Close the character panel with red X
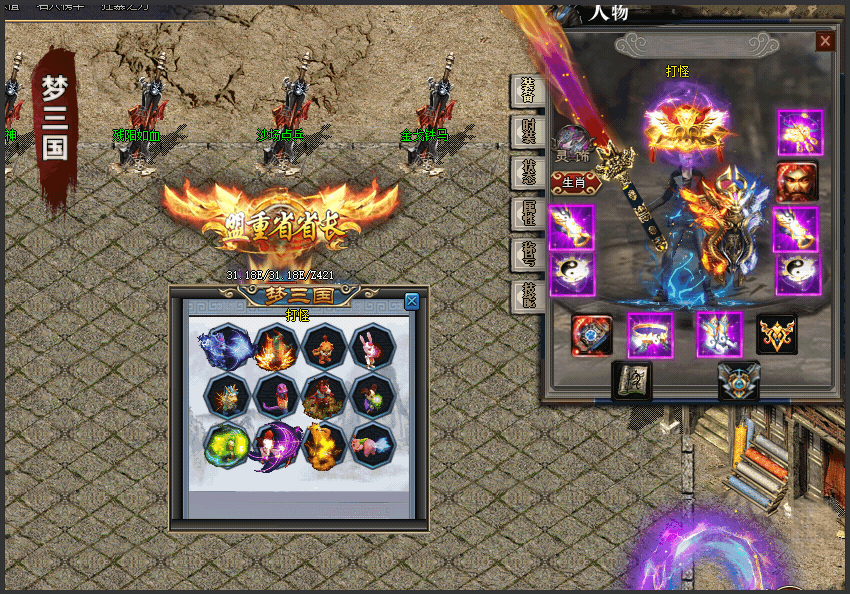This screenshot has width=850, height=594. (x=825, y=41)
